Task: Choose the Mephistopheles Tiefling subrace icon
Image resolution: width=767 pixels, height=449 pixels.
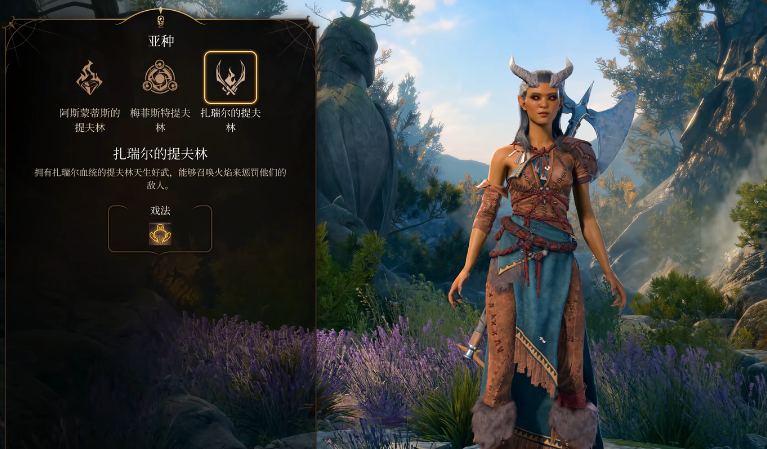Action: (160, 78)
